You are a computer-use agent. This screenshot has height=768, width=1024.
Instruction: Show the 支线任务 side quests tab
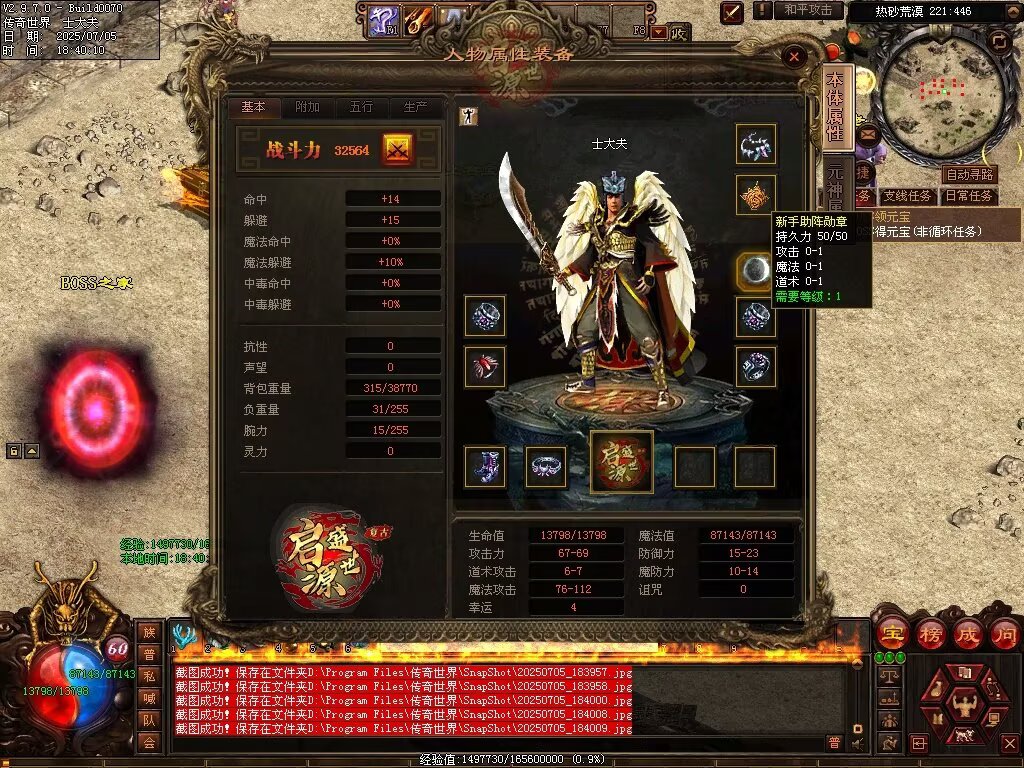tap(907, 196)
